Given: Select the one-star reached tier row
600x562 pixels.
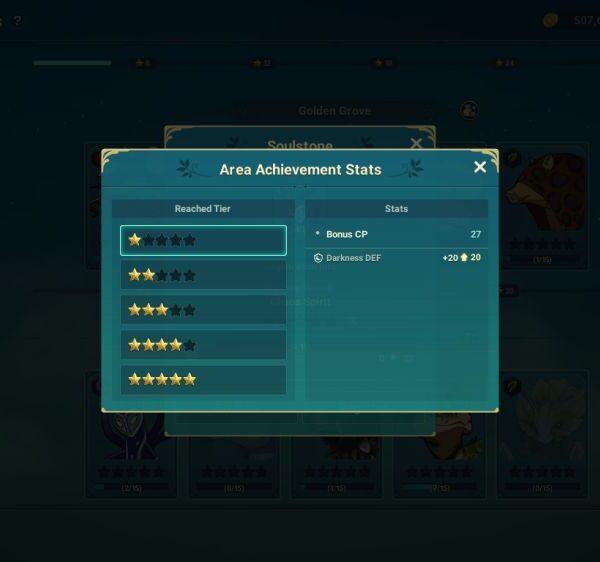Looking at the screenshot, I should (203, 240).
